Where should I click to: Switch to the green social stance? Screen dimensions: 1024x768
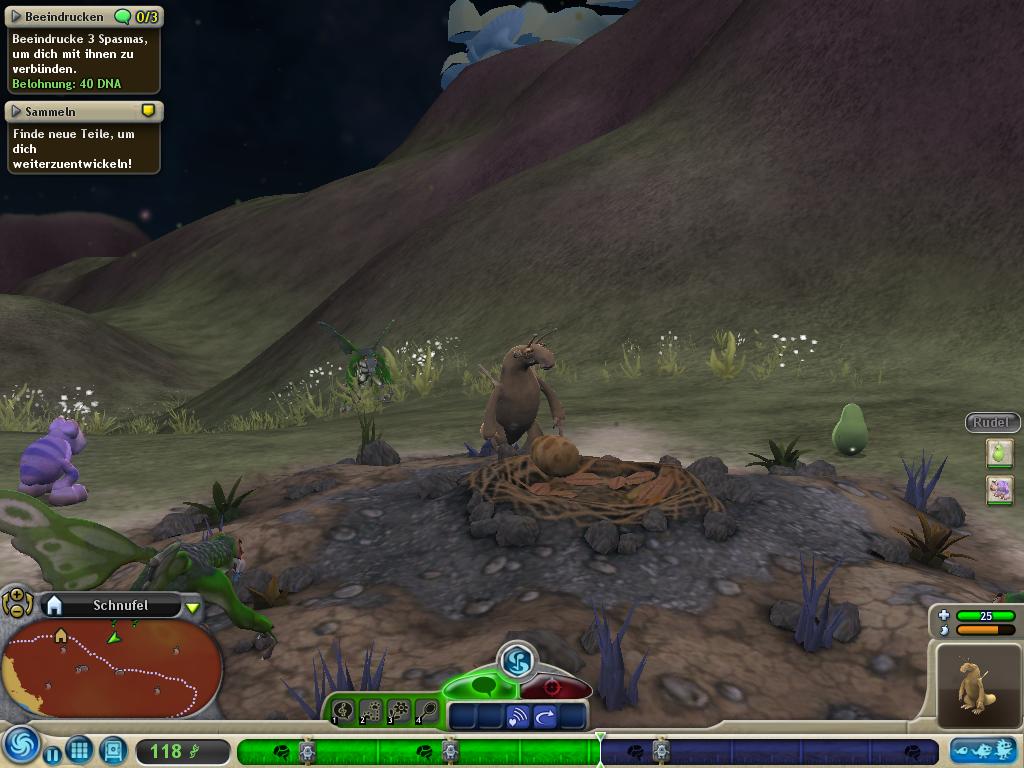pyautogui.click(x=481, y=686)
